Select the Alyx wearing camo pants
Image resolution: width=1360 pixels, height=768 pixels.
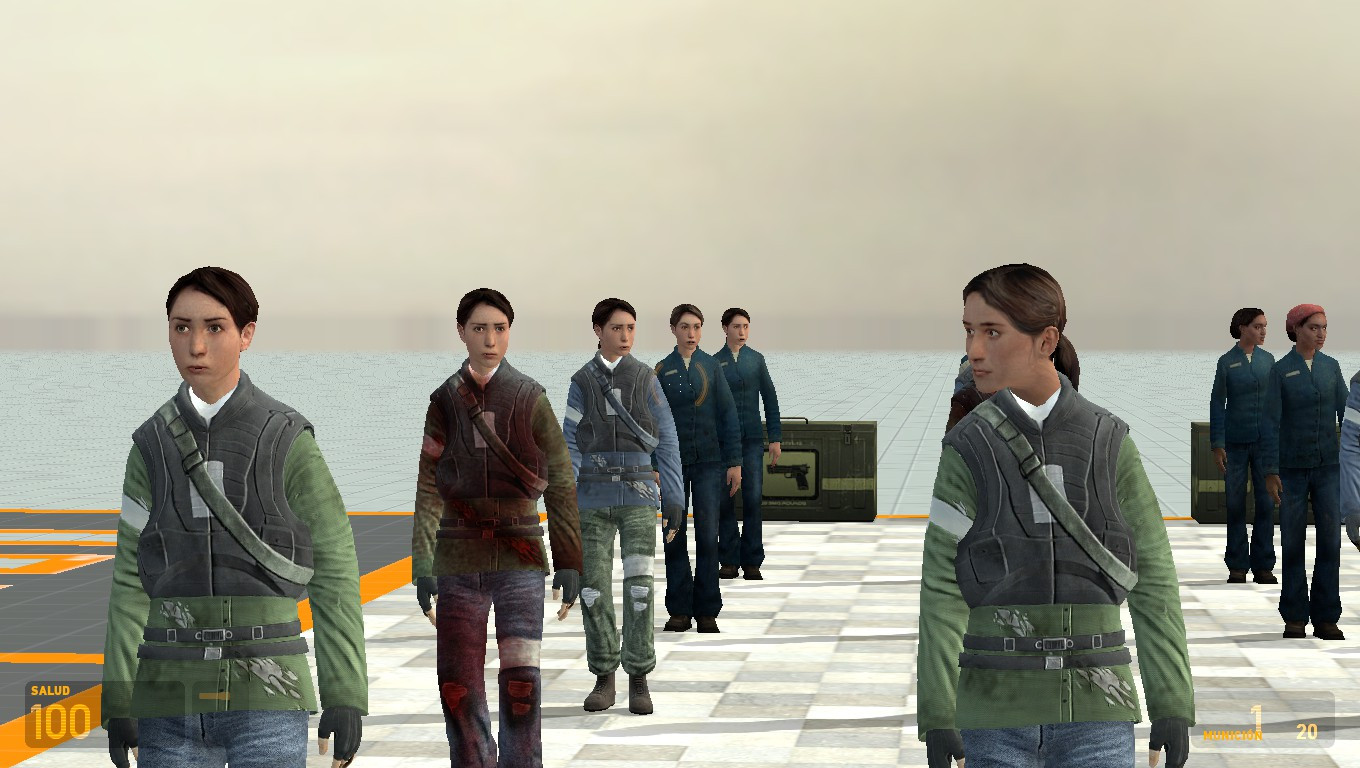point(615,500)
